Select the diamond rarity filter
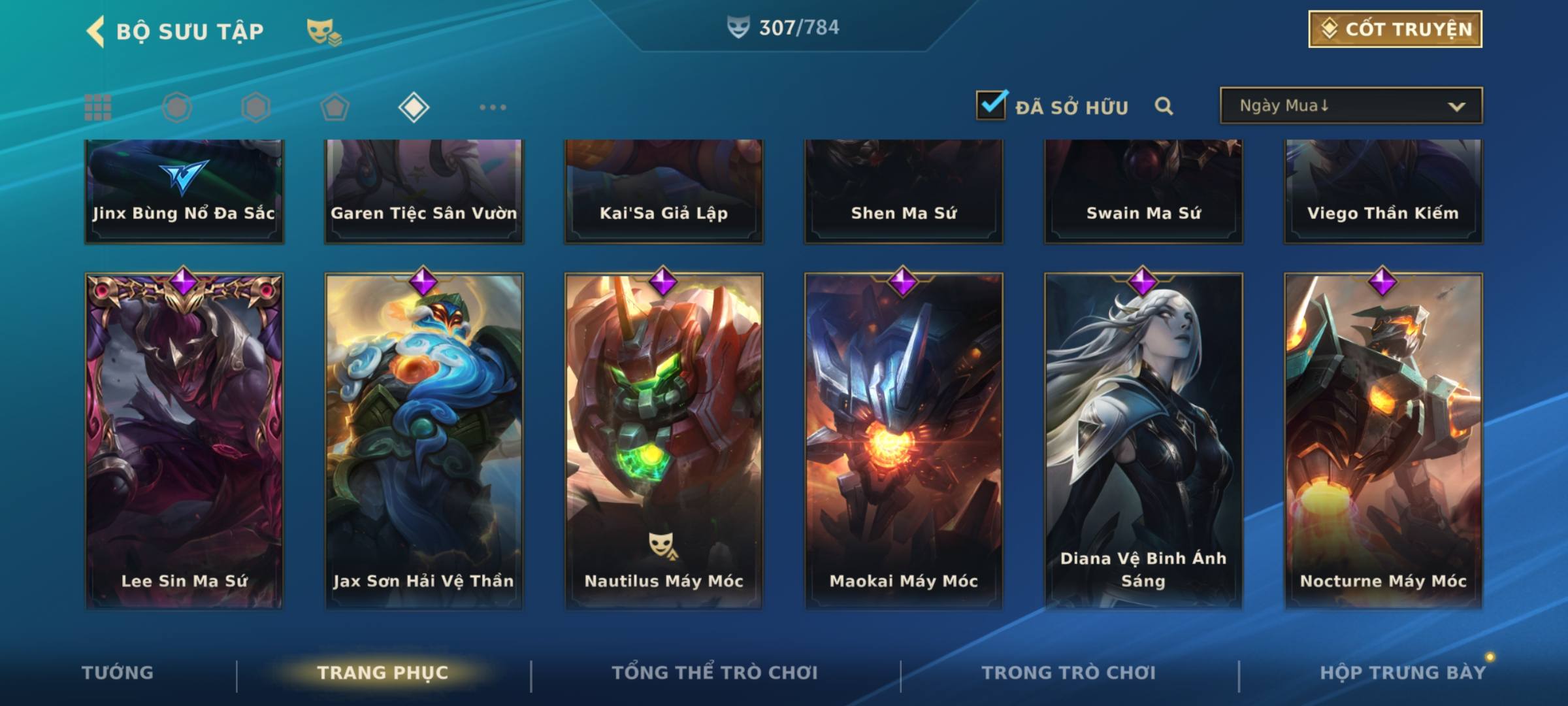Screen dimensions: 1568x706 point(414,107)
